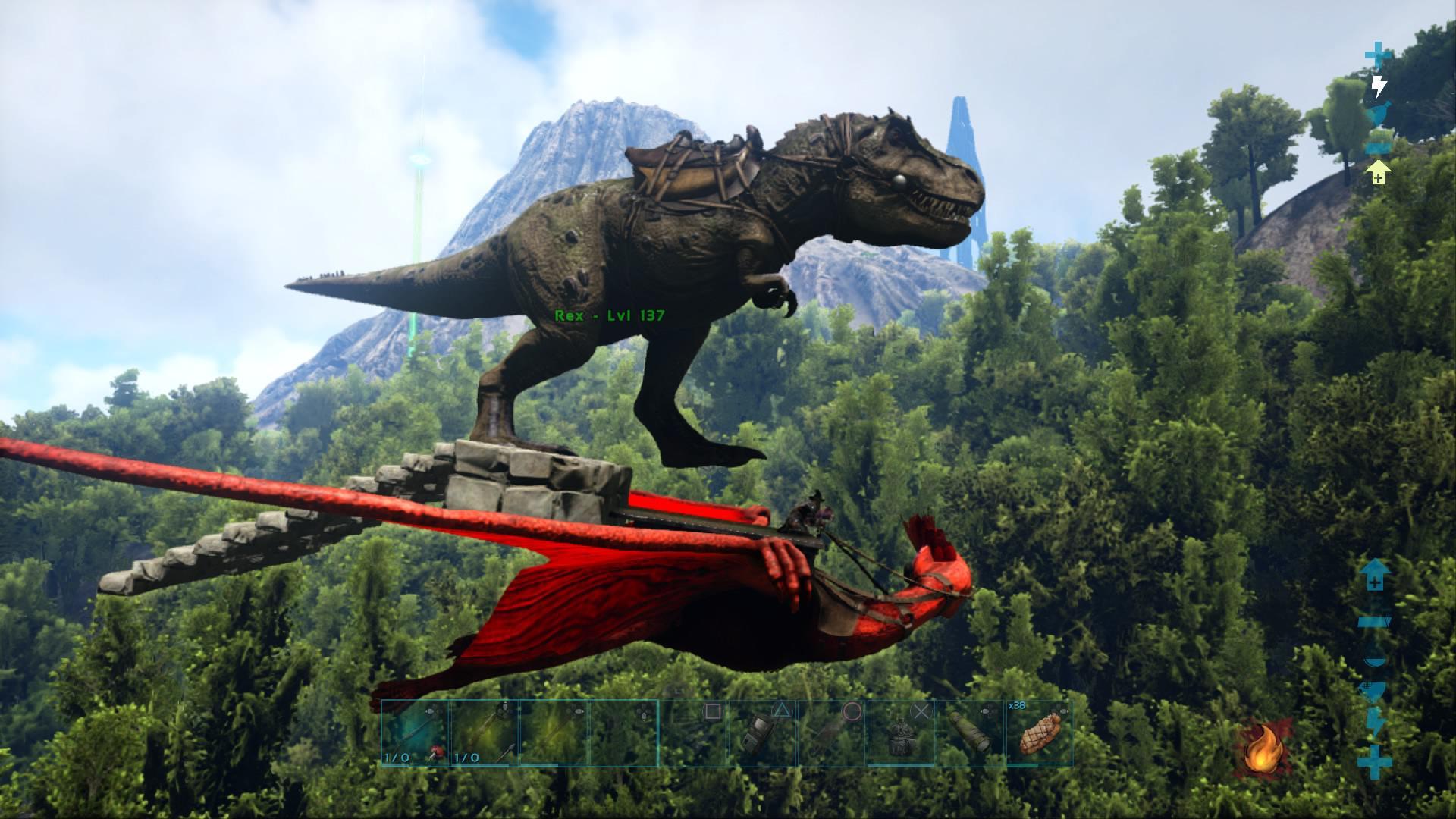Select the weapon slot with arrow ammo icon
Screen dimensions: 1456x819
[484, 733]
